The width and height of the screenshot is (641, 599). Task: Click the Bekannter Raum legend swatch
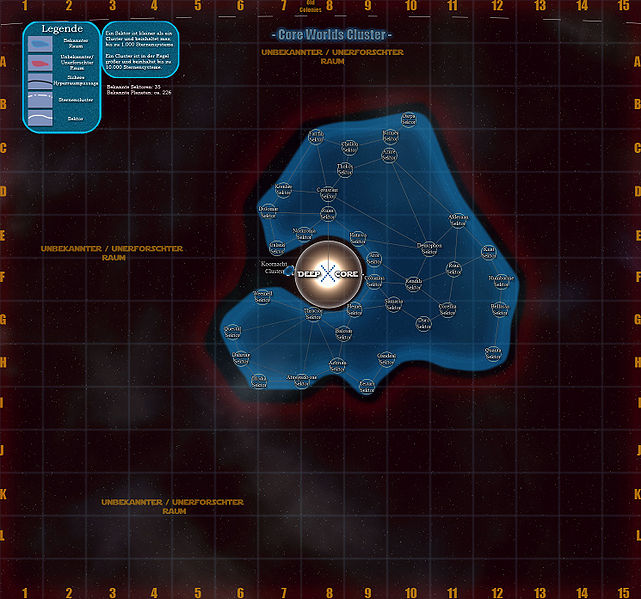[41, 45]
